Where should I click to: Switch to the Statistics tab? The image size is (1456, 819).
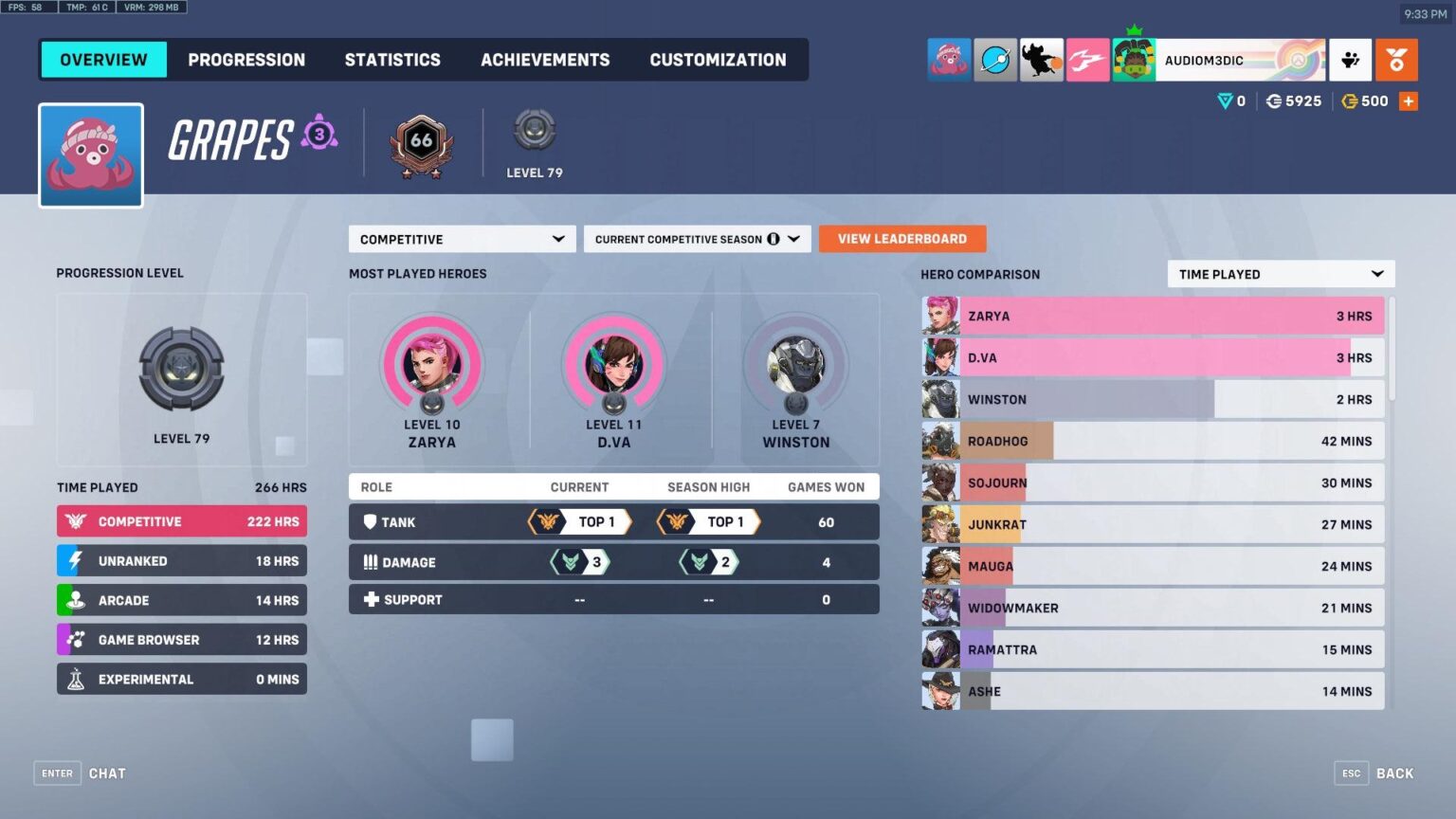click(392, 59)
